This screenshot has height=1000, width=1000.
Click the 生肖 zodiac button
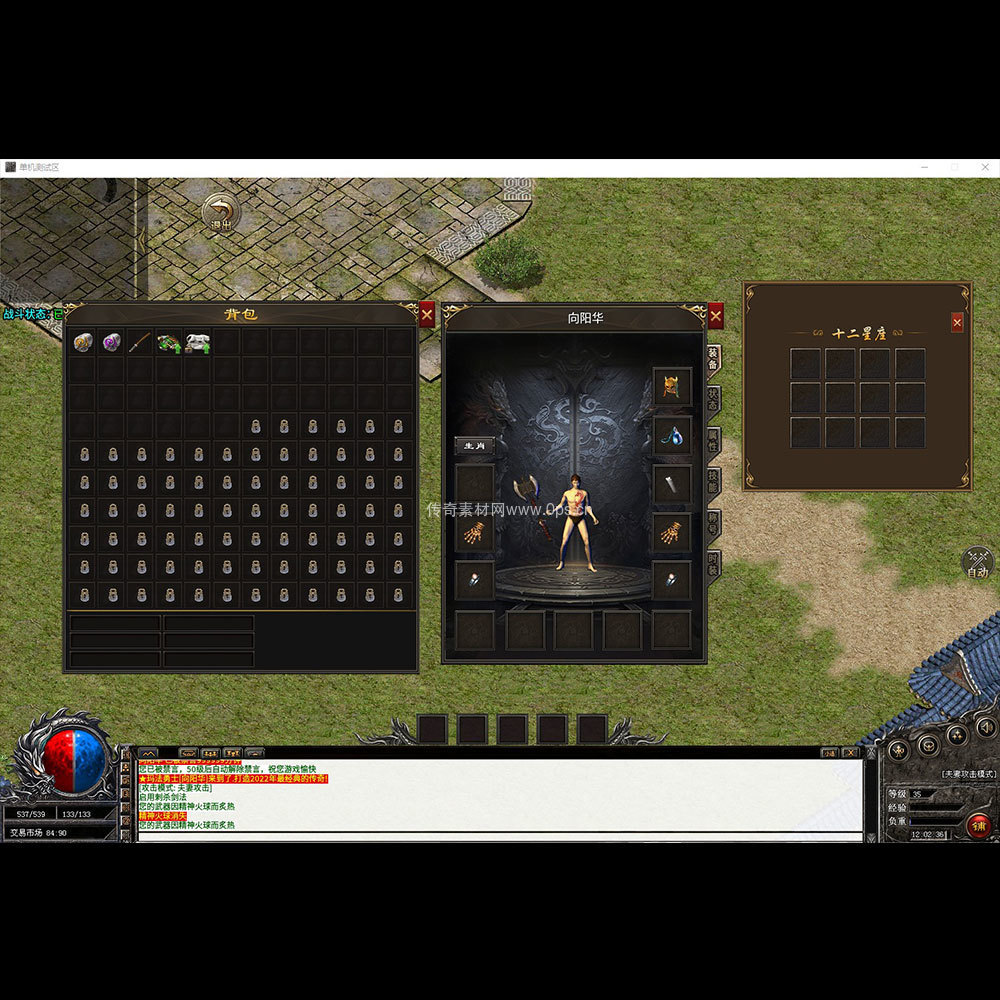point(474,446)
